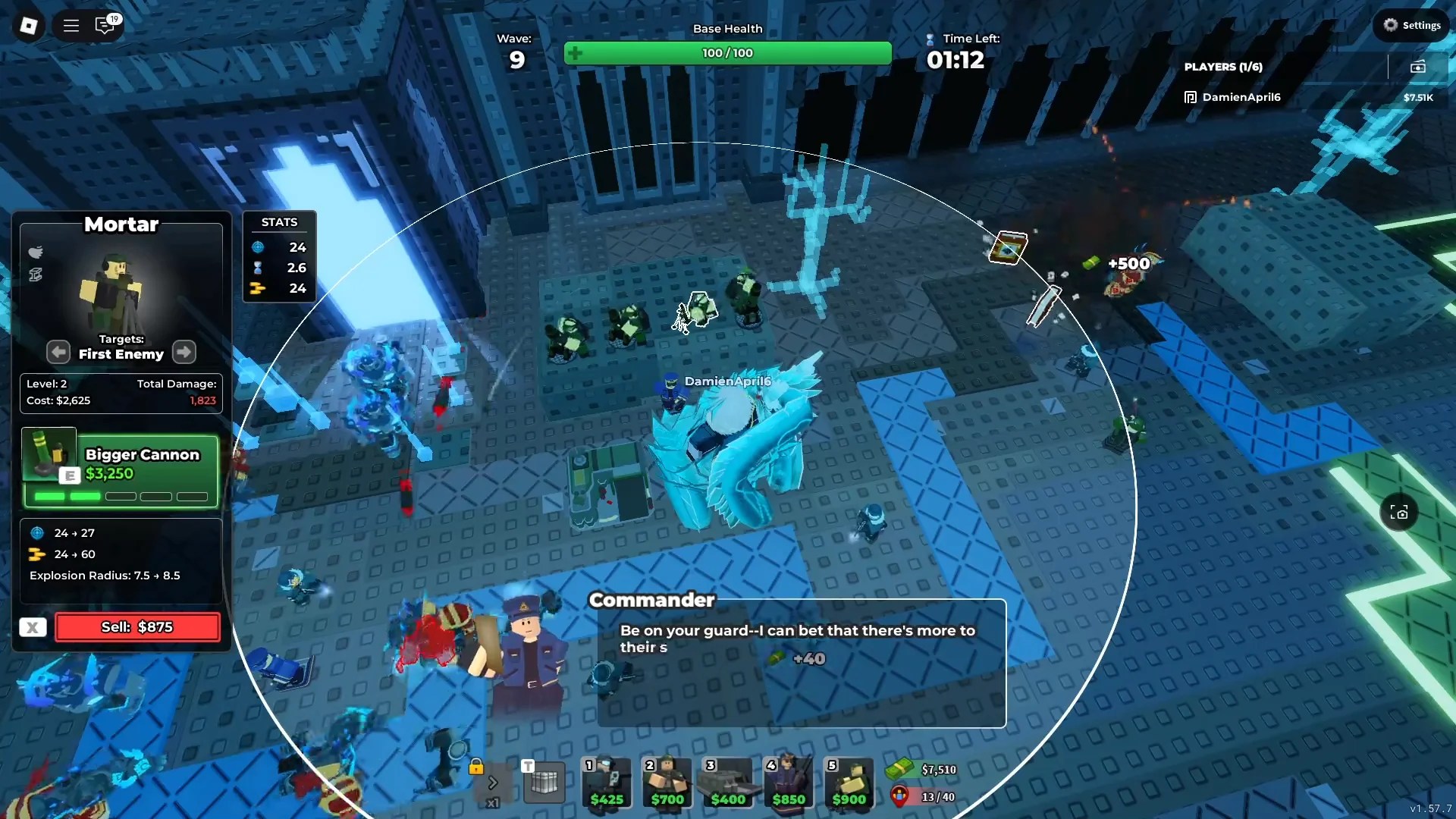Screen dimensions: 1456x819
Task: Click the Bigger Cannon upgrade progress bar
Action: click(121, 497)
